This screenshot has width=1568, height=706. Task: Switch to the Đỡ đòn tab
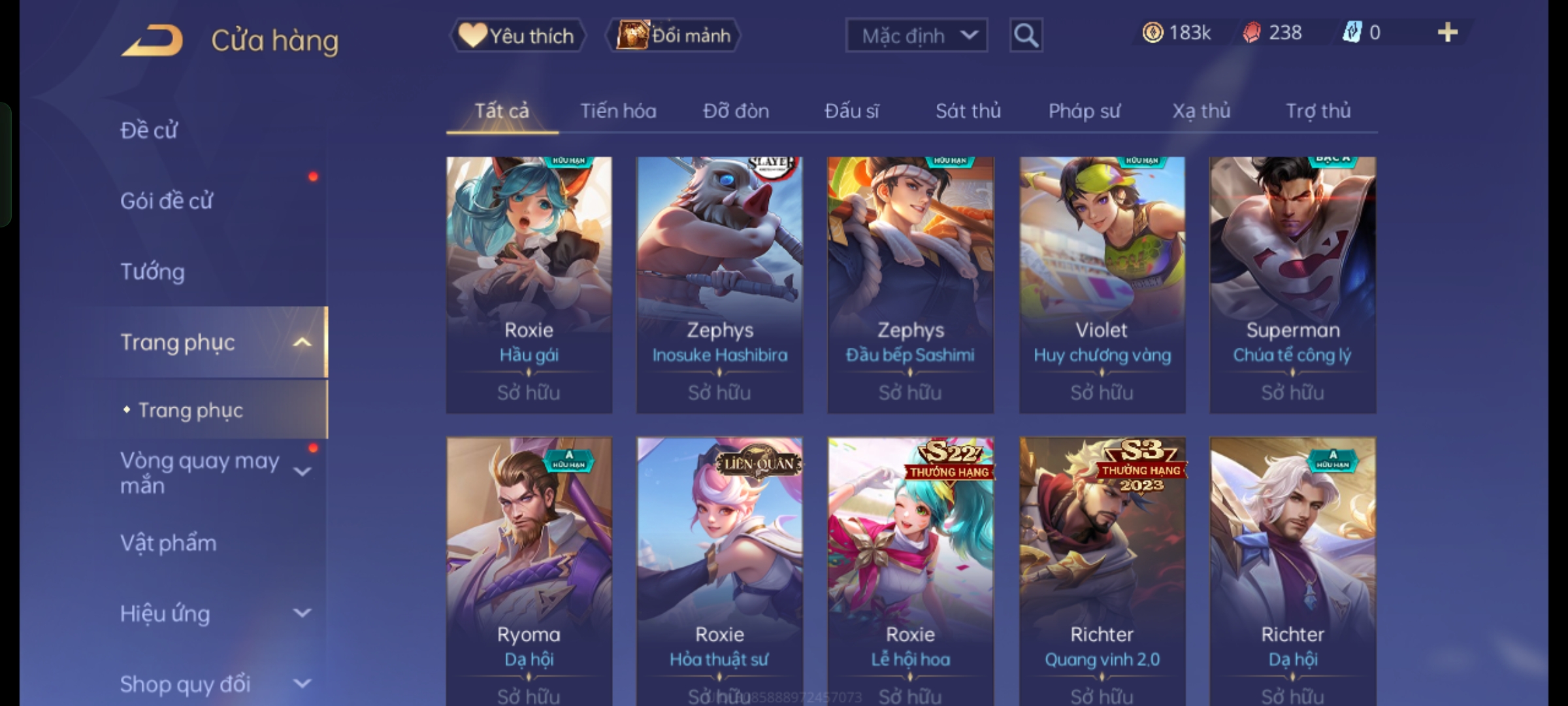(x=736, y=111)
